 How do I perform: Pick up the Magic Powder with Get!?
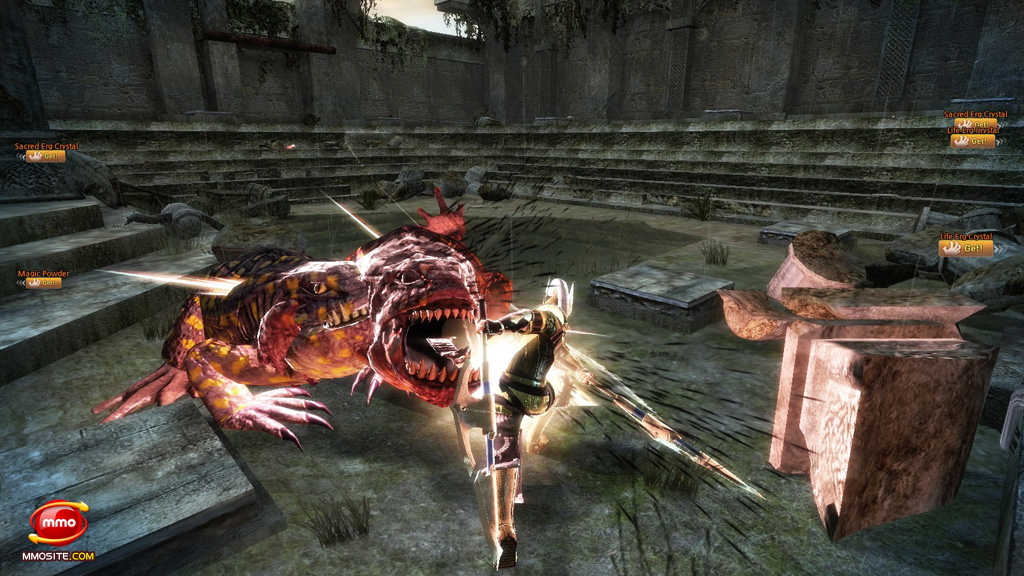click(44, 283)
